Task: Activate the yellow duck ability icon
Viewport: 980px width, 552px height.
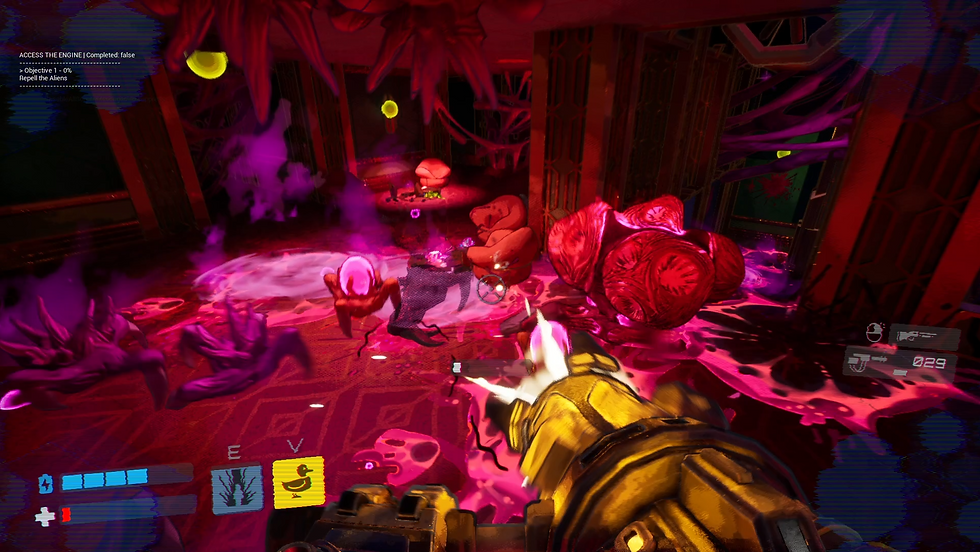Action: 298,483
